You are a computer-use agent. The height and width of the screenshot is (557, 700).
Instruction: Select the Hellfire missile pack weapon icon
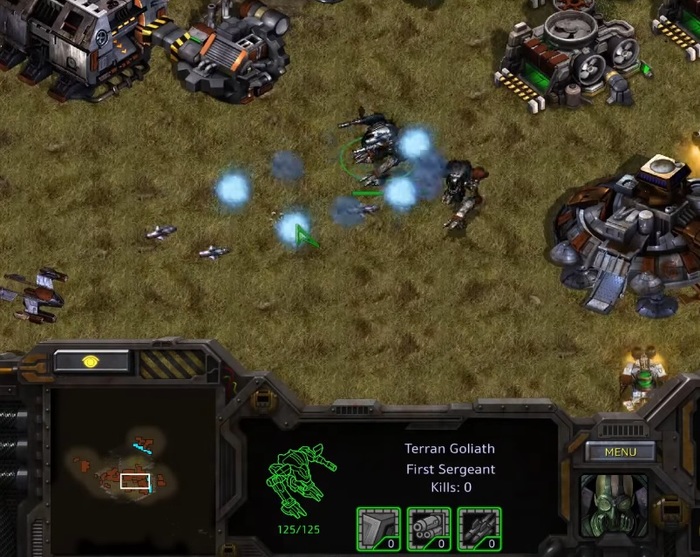click(x=478, y=529)
